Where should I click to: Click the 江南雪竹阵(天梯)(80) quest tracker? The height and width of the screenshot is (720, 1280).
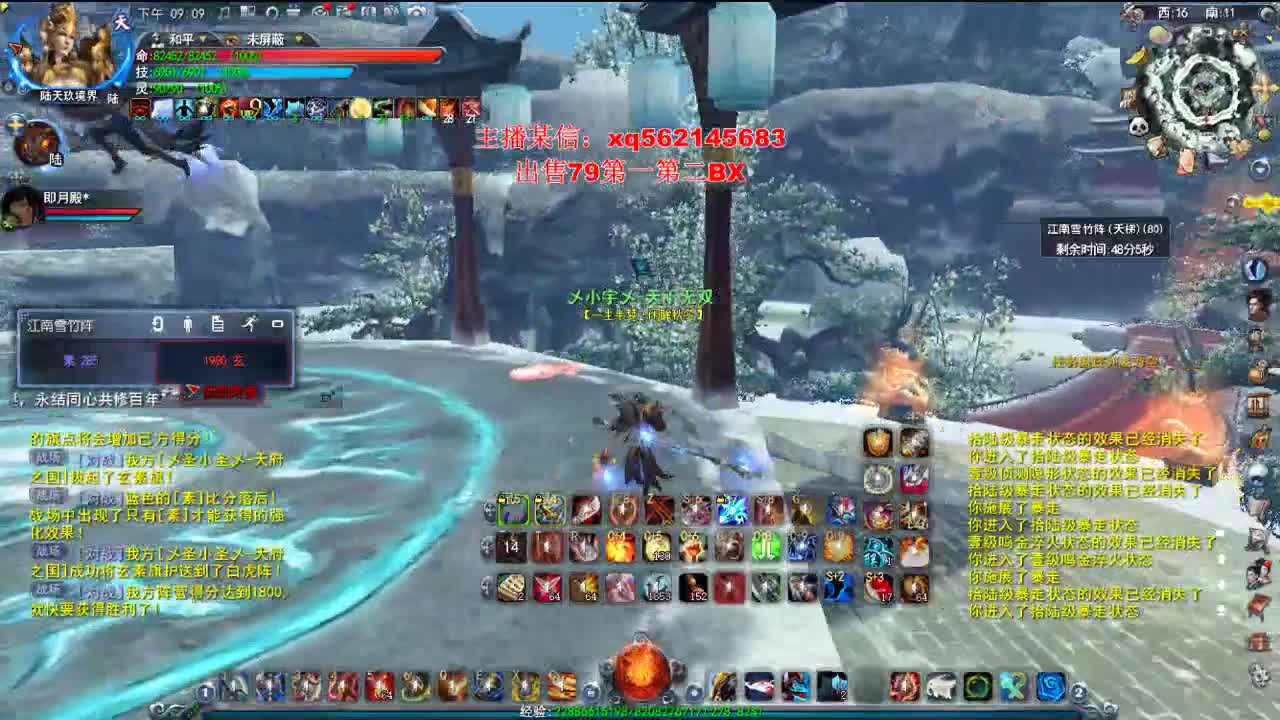[1105, 228]
